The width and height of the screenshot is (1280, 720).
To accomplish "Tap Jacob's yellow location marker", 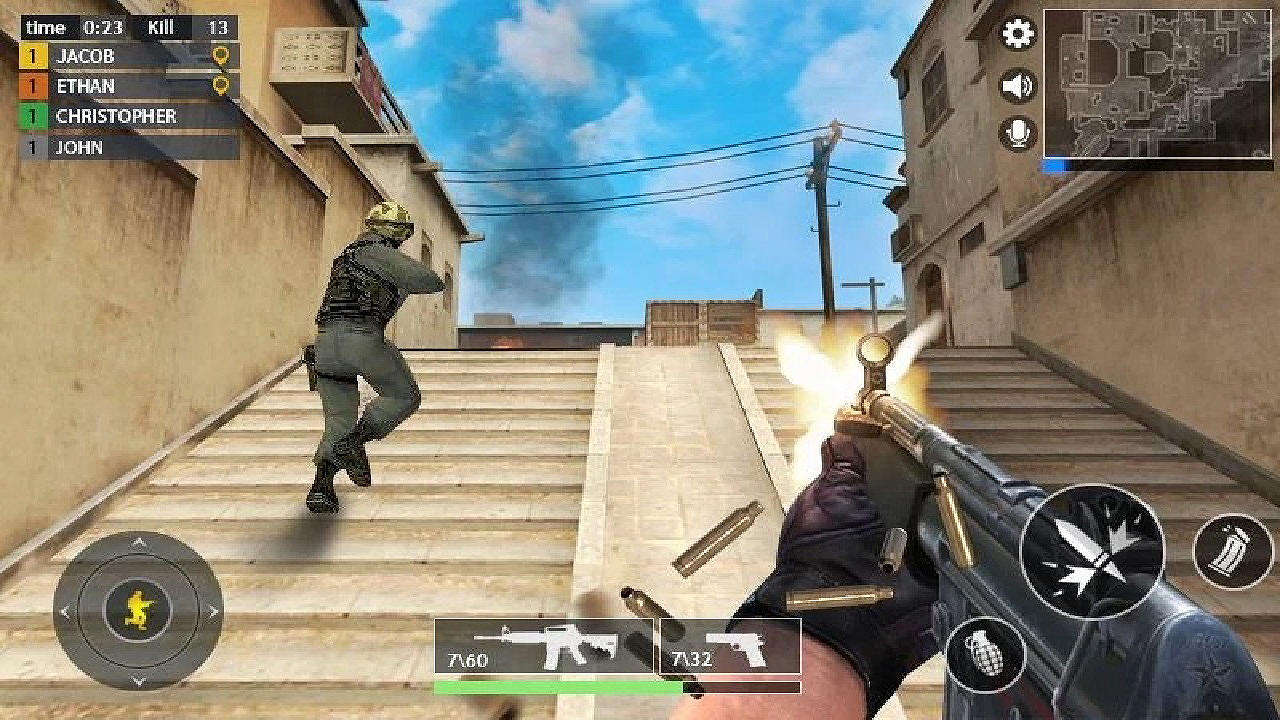I will point(222,57).
